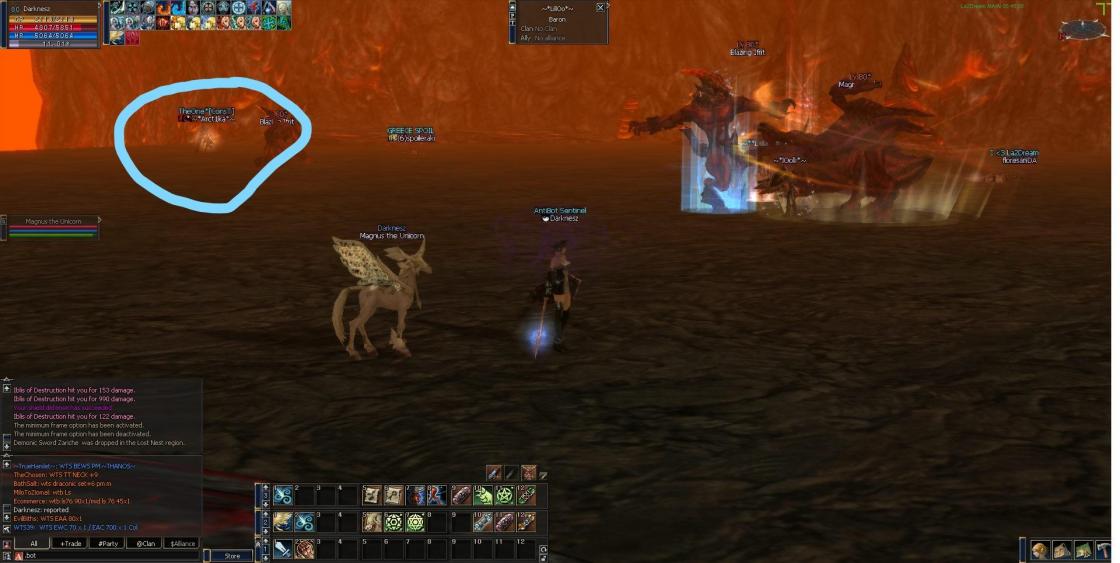Click the red buff icon in the third buff row
Screen dimensions: 1120x563
(x=133, y=38)
